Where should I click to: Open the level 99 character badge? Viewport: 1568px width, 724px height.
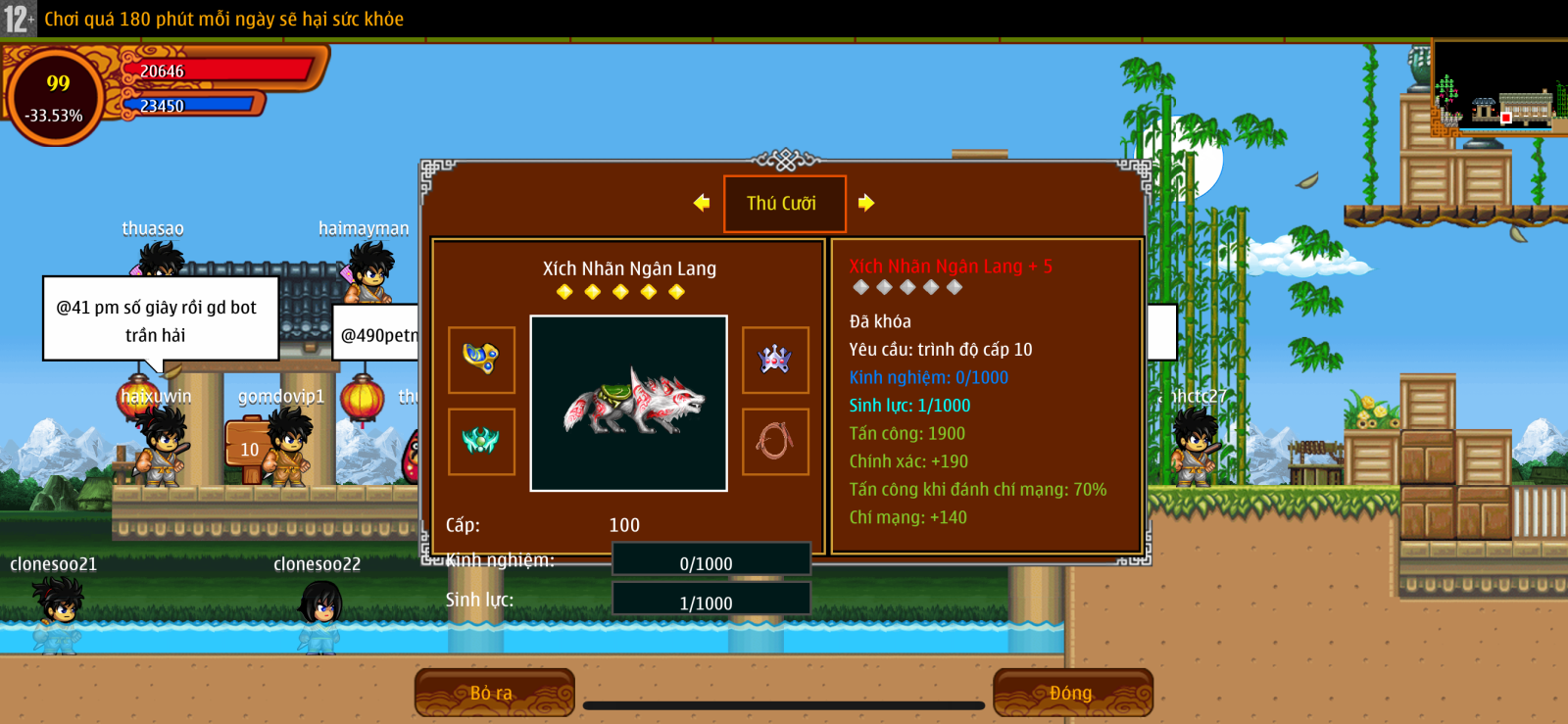(56, 97)
